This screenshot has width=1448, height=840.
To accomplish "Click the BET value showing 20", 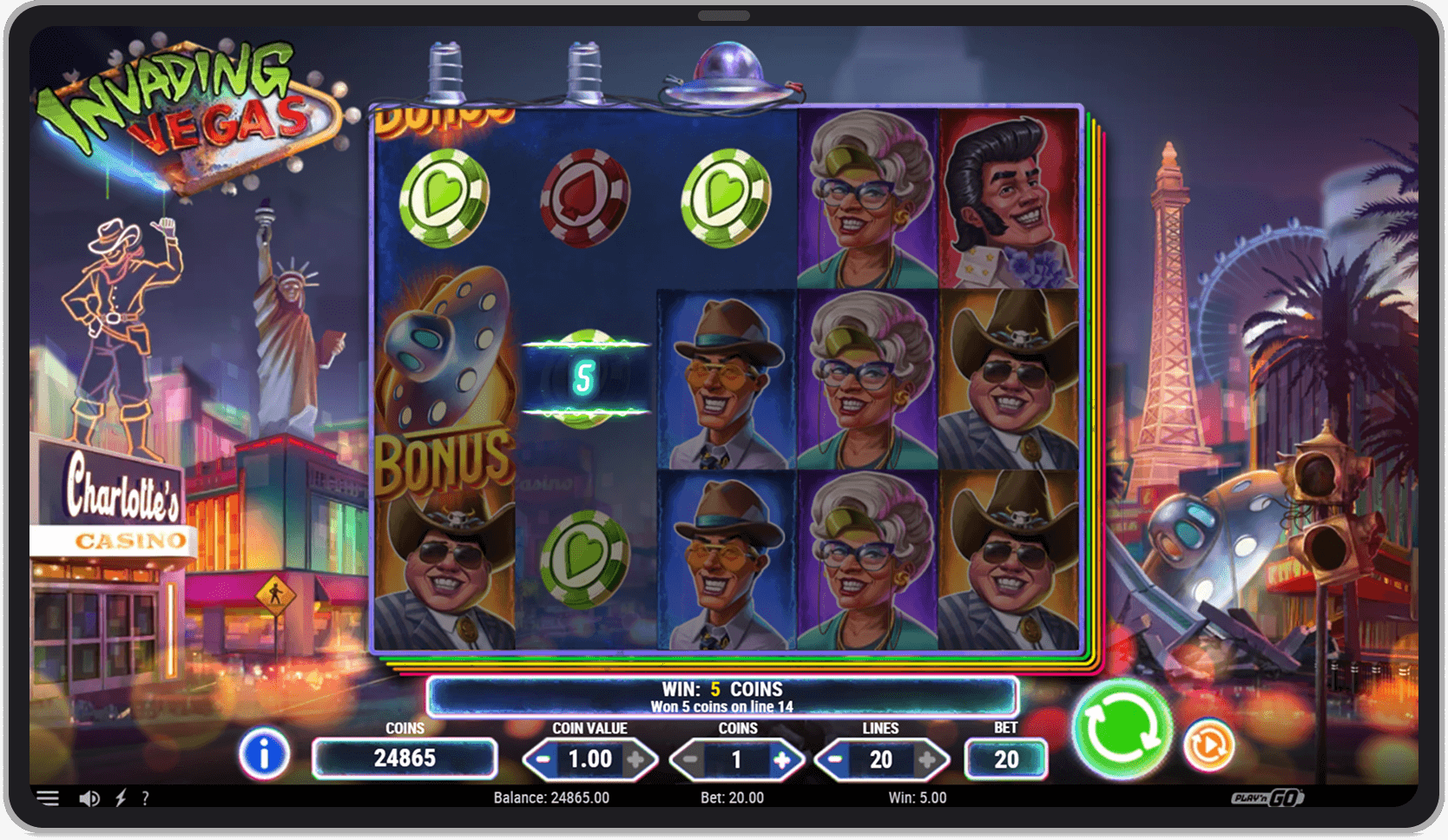I will 1007,758.
